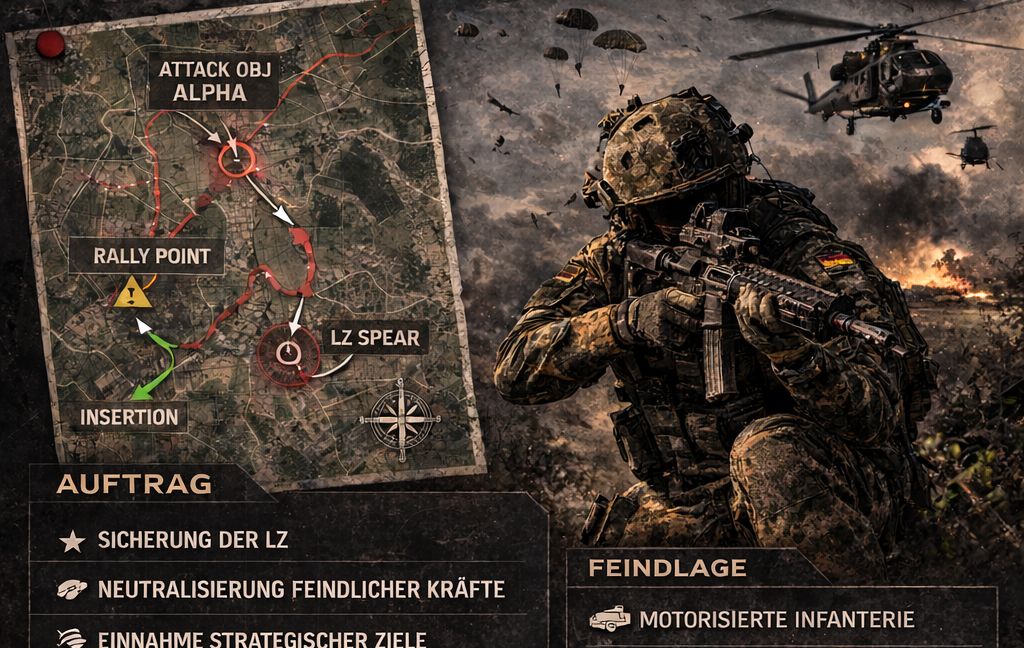Select the Sicherung der LZ objective

click(193, 541)
